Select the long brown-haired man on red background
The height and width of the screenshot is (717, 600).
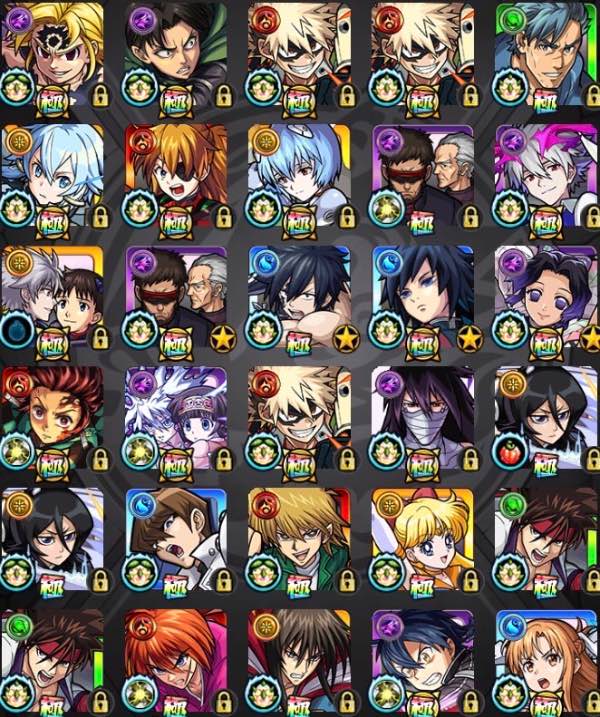point(298,660)
